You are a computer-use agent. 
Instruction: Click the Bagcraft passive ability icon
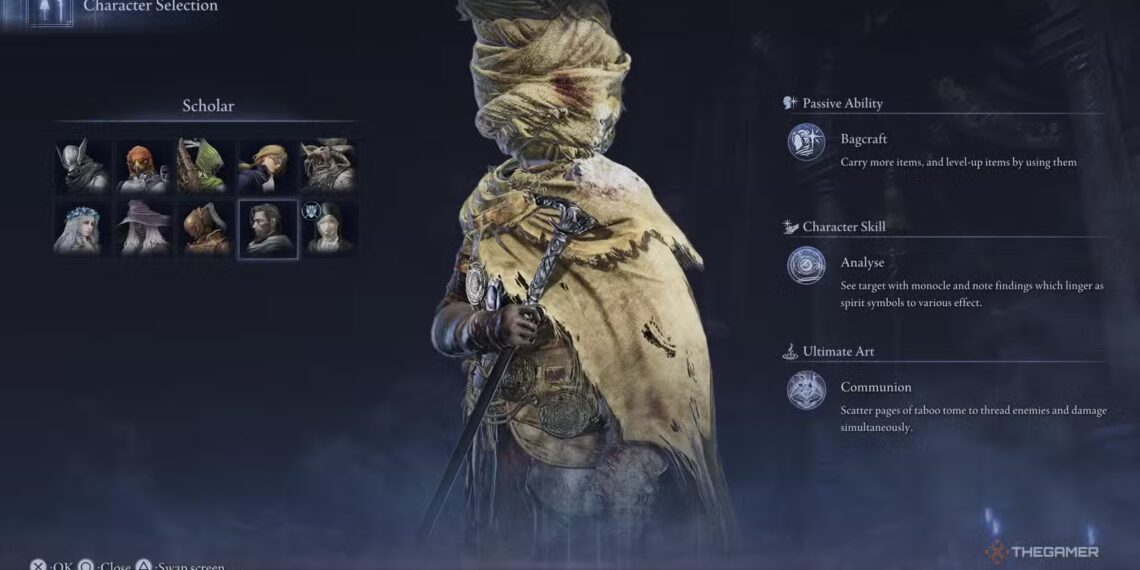pyautogui.click(x=806, y=142)
